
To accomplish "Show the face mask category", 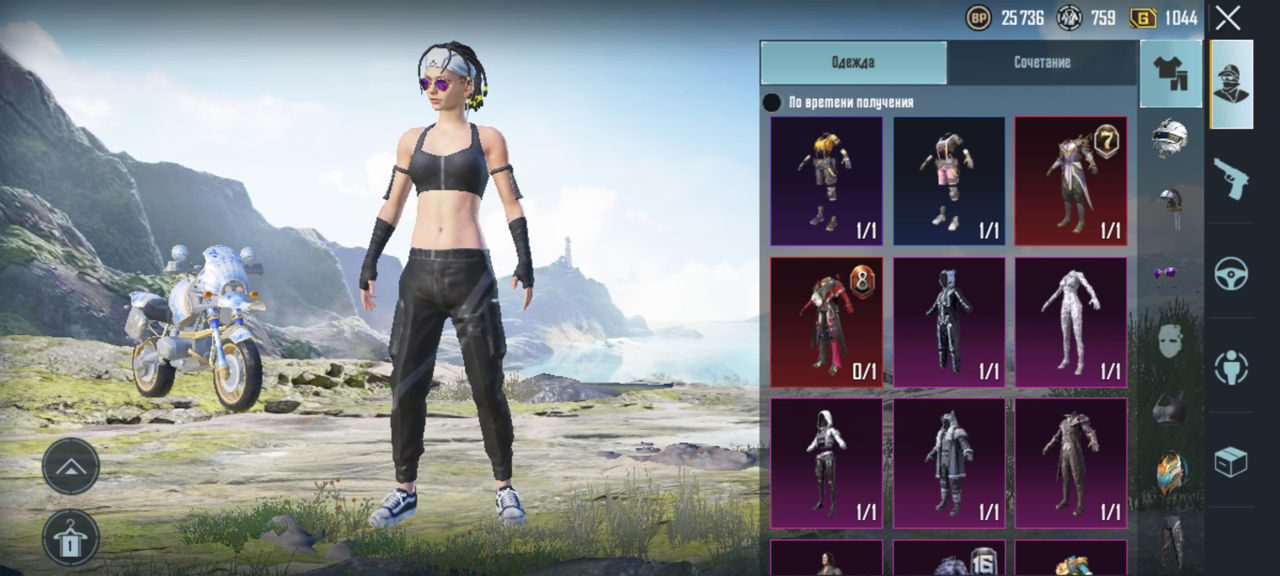I will [1170, 340].
